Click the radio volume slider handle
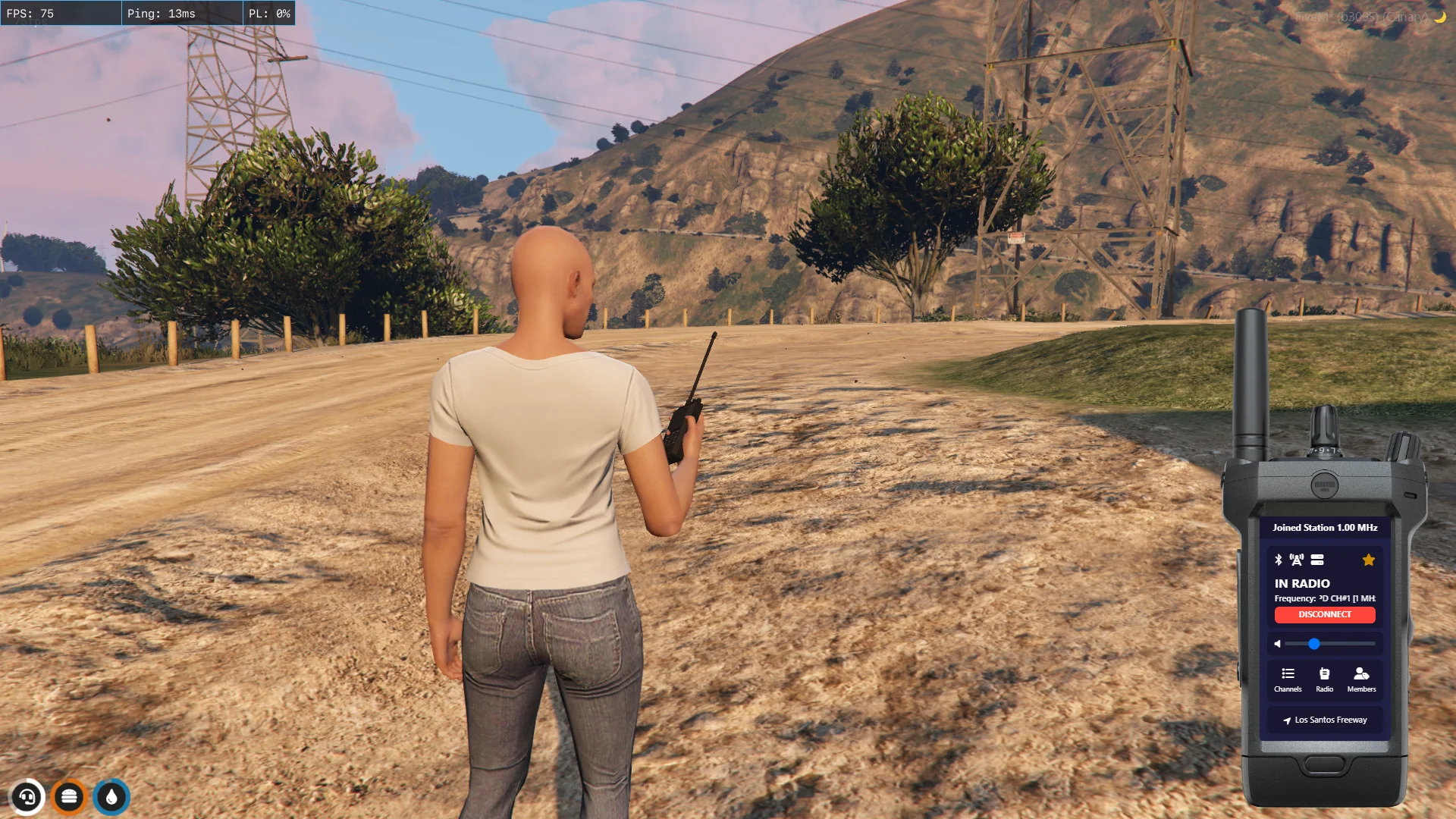The image size is (1456, 819). tap(1313, 644)
